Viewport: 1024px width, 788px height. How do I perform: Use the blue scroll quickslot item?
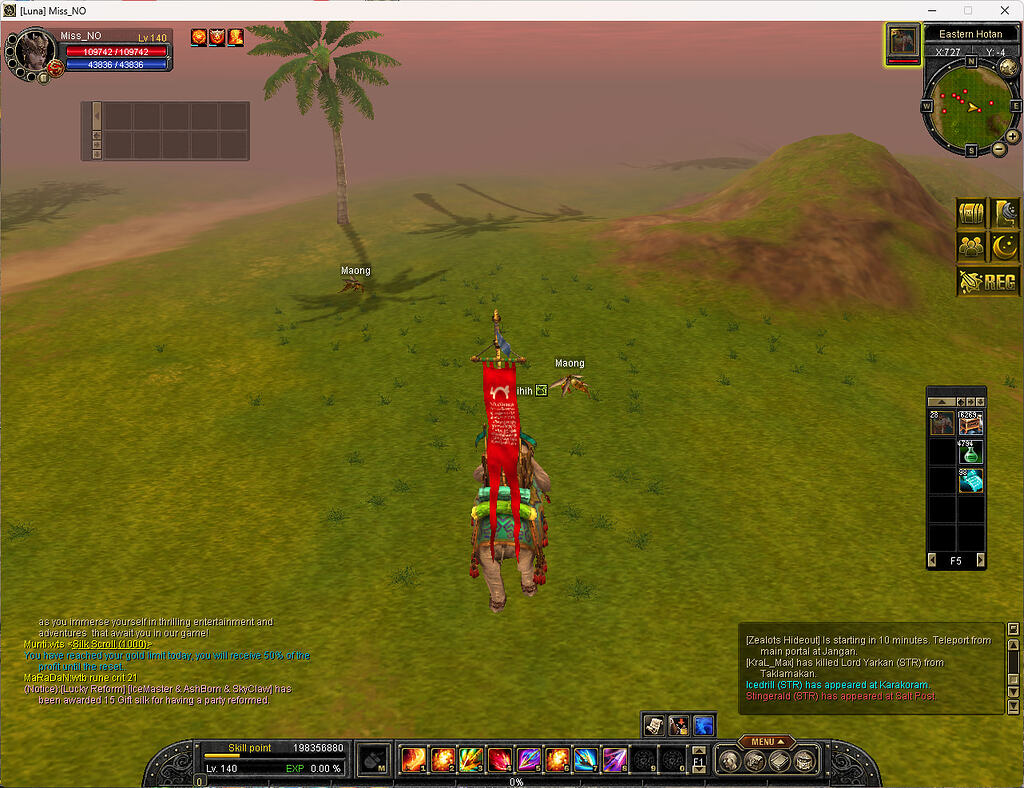coord(971,481)
